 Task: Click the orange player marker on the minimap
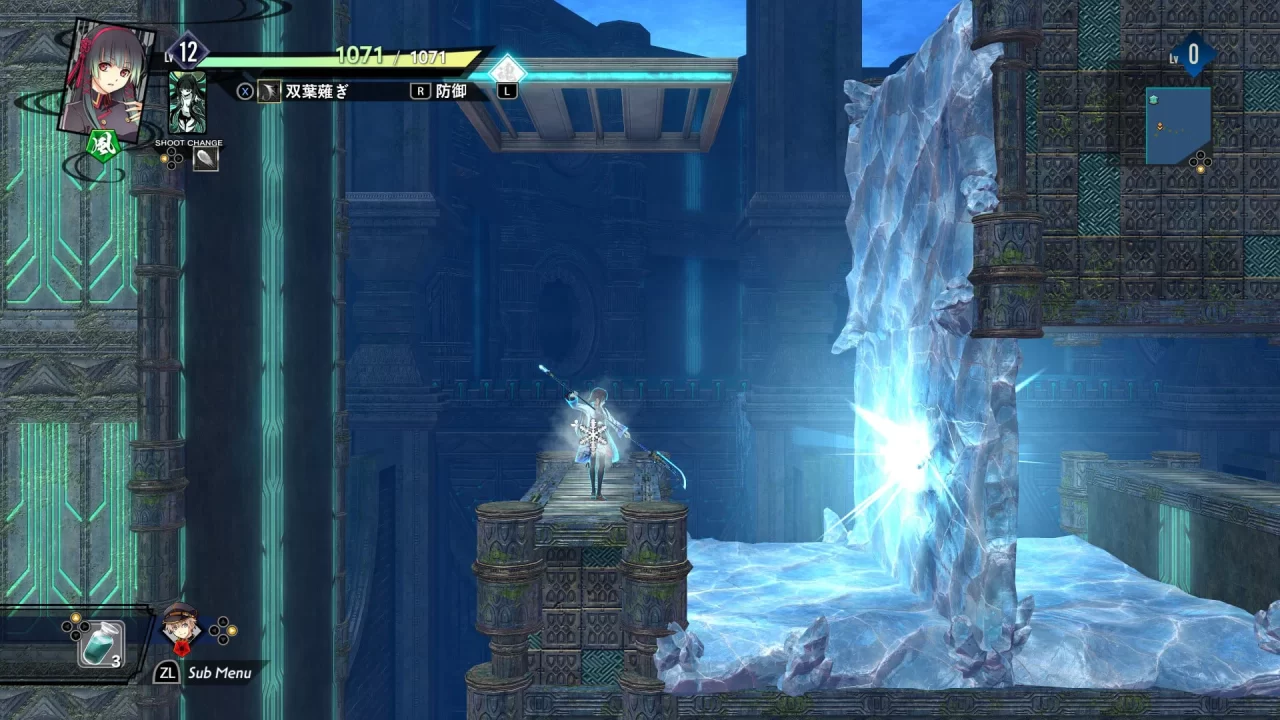[1160, 125]
